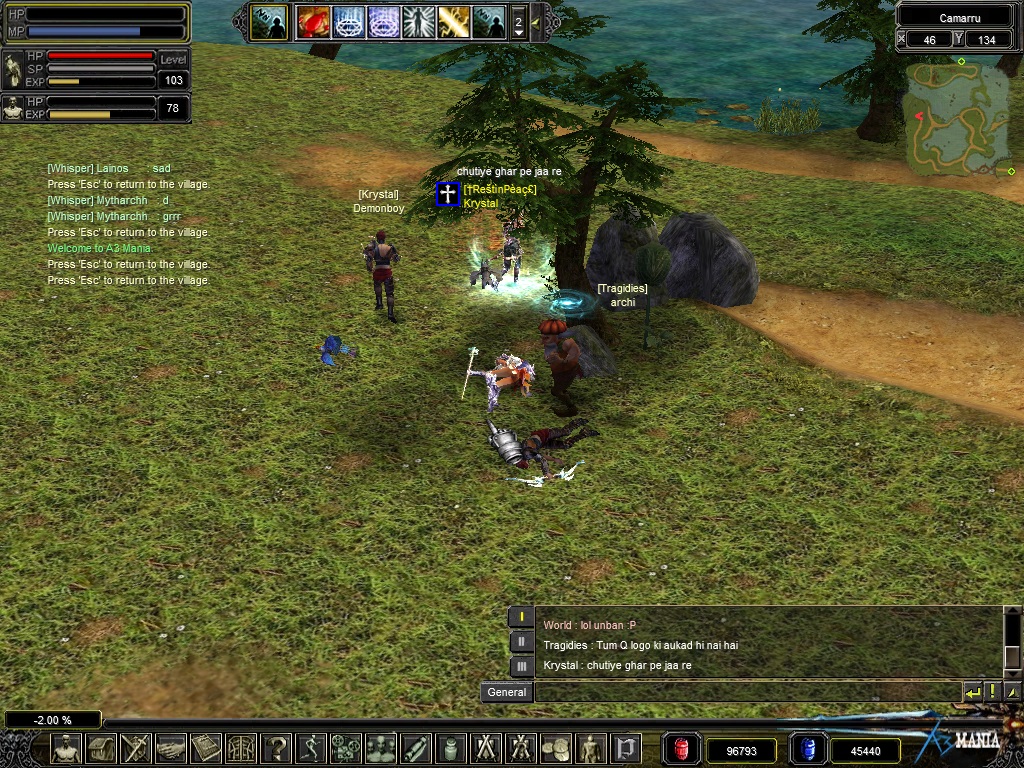
Task: Open the General chat channel selector
Action: pyautogui.click(x=506, y=692)
